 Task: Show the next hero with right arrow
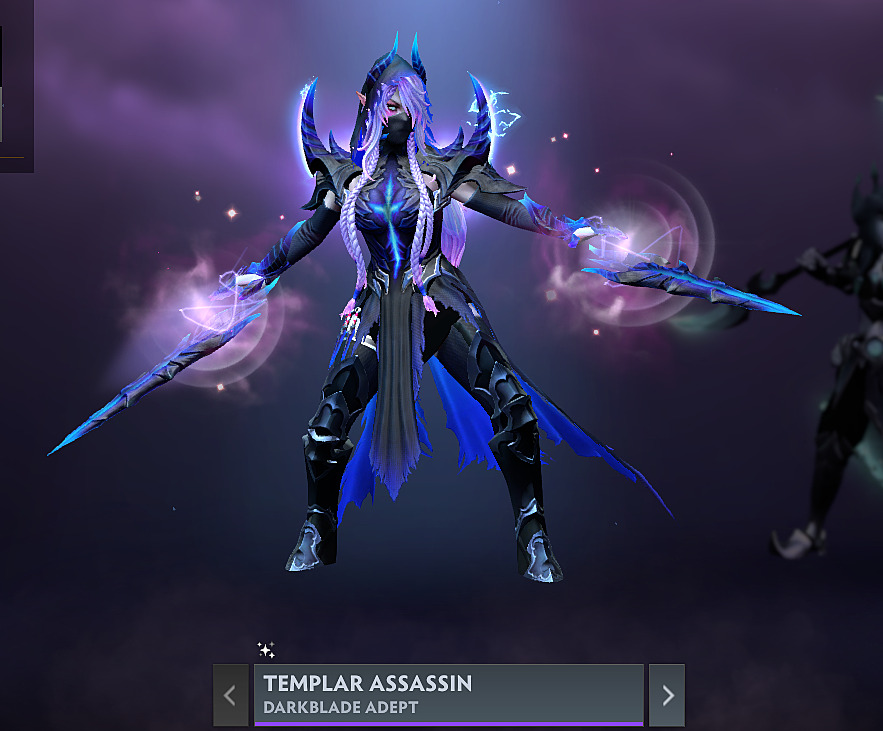pyautogui.click(x=667, y=695)
